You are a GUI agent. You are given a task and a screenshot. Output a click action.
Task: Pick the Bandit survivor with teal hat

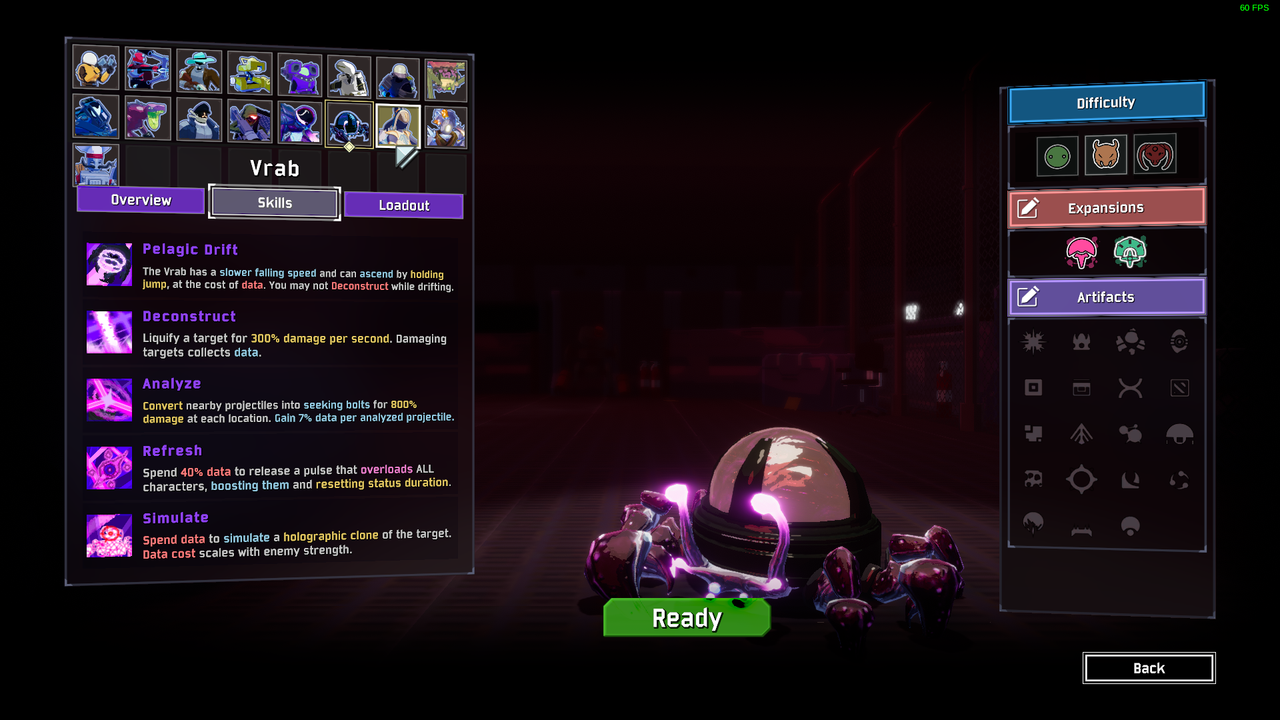click(x=199, y=72)
